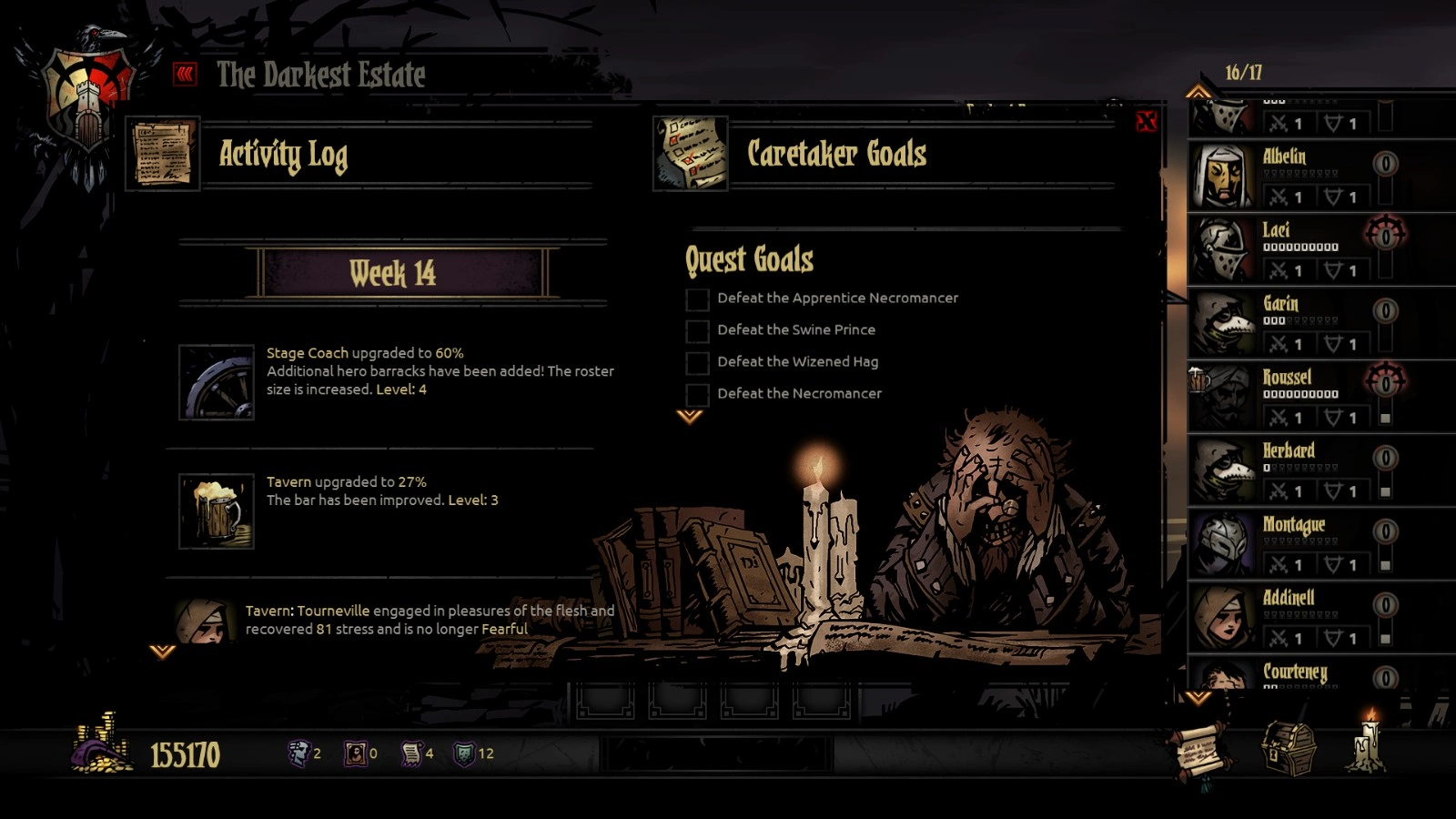1456x819 pixels.
Task: Check the Defeat the Necromancer goal
Action: 697,395
